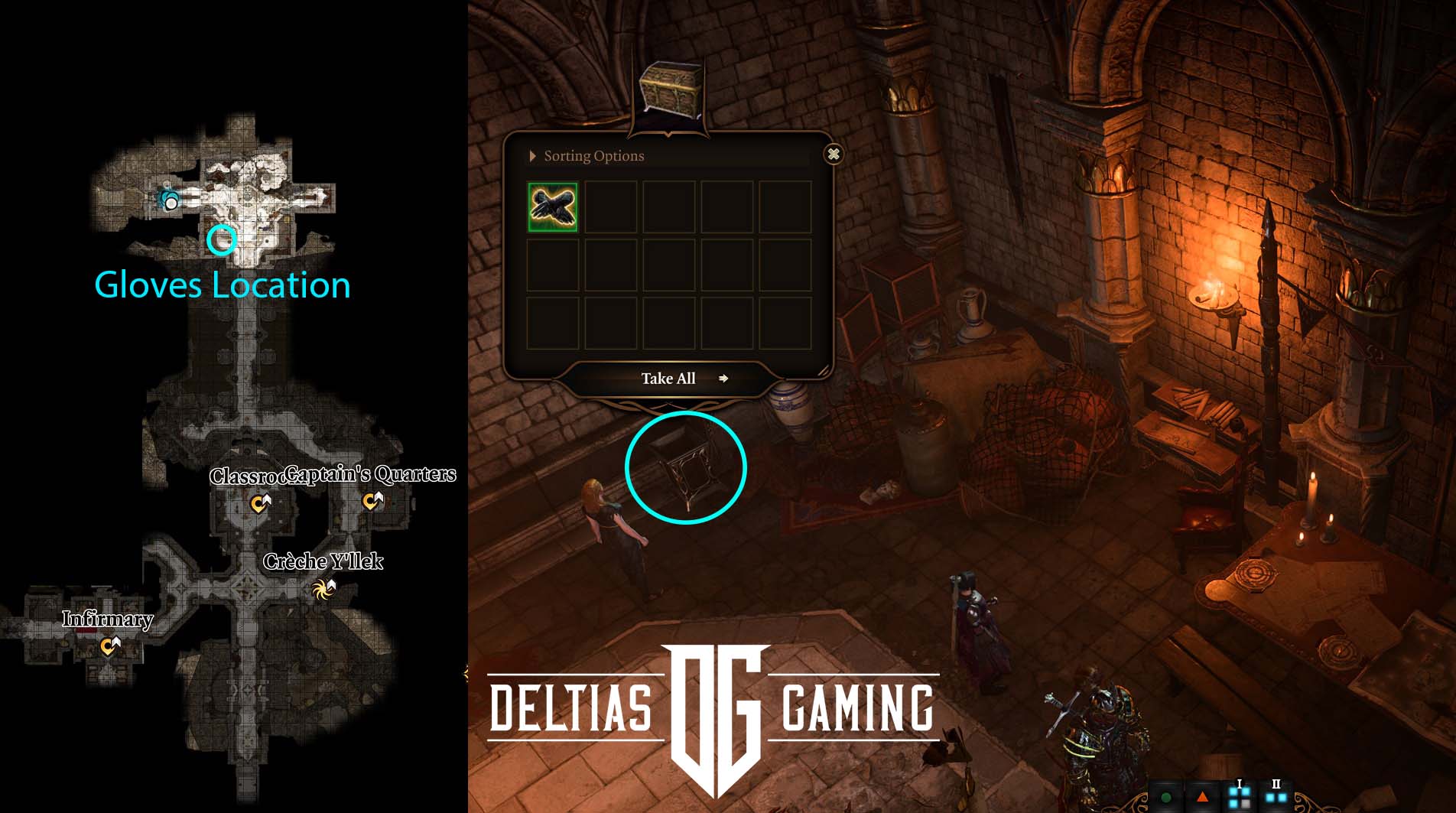Click the Take All button
This screenshot has width=1456, height=813.
click(x=668, y=379)
